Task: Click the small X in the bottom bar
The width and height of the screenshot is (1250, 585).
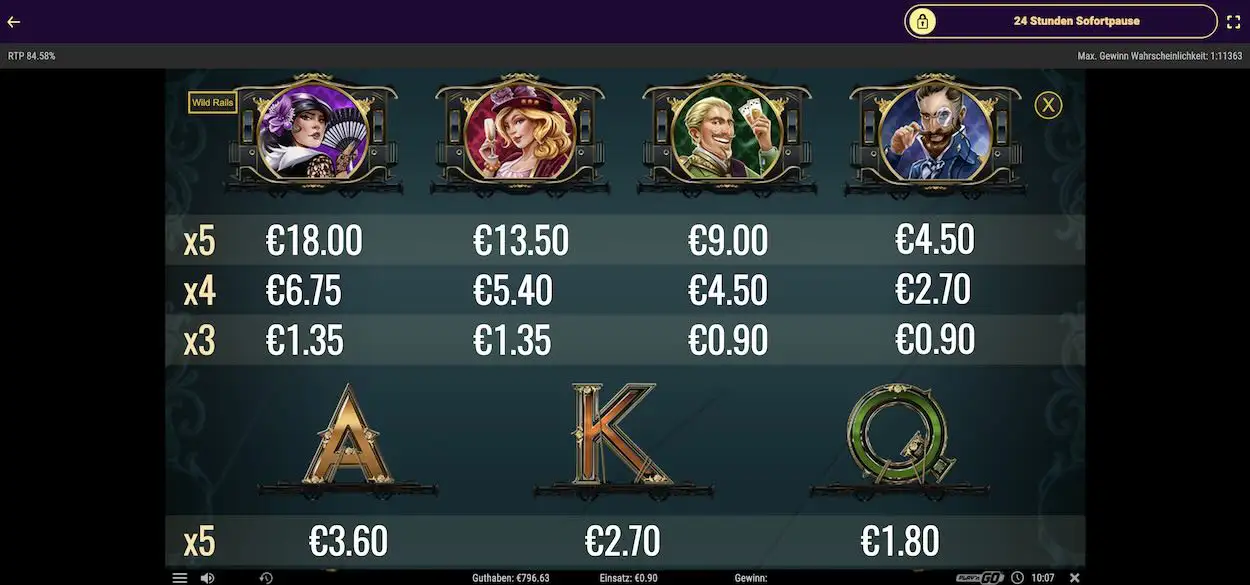Action: tap(1075, 578)
